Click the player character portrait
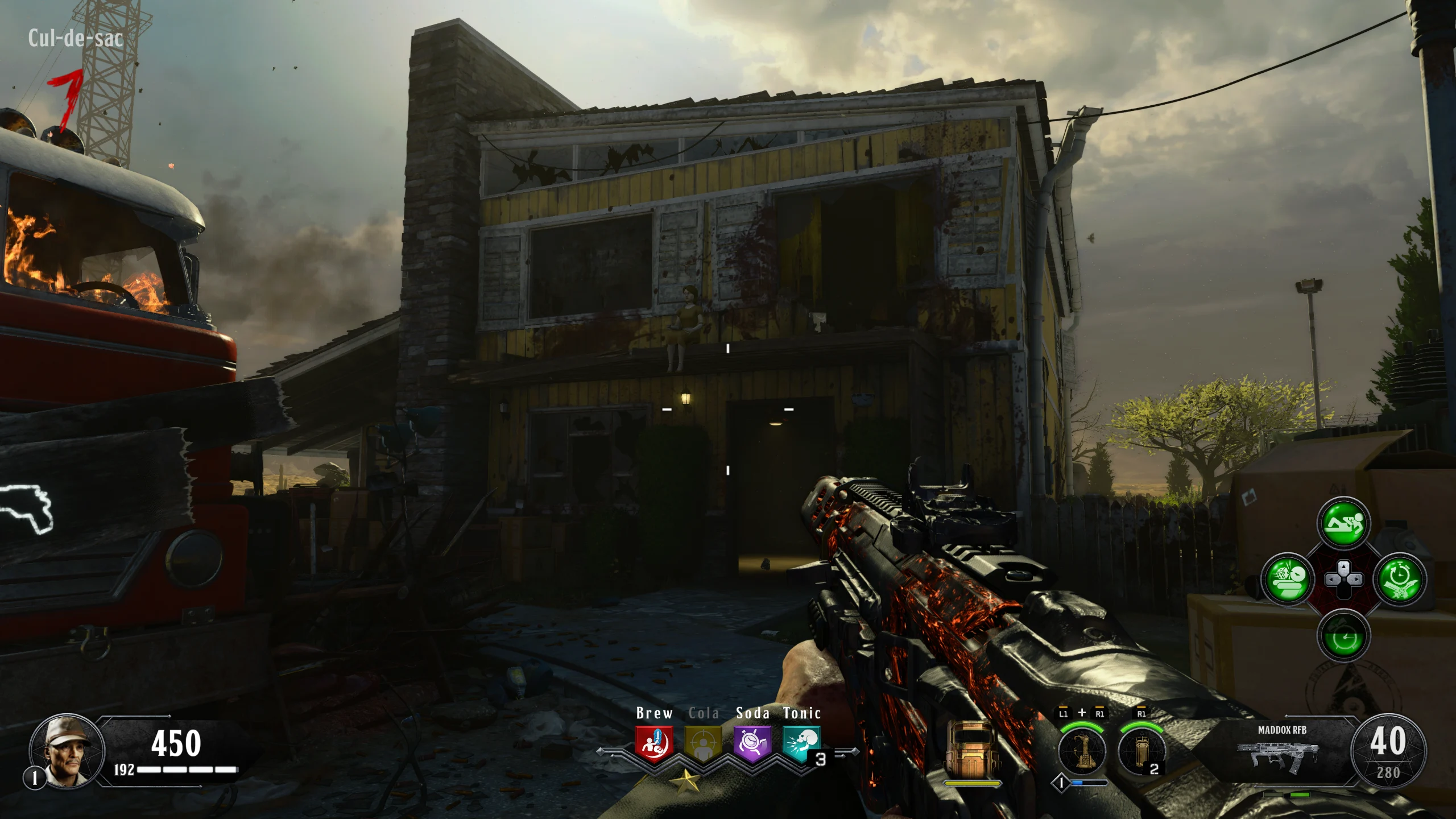Screen dimensions: 1456x819 (67, 750)
